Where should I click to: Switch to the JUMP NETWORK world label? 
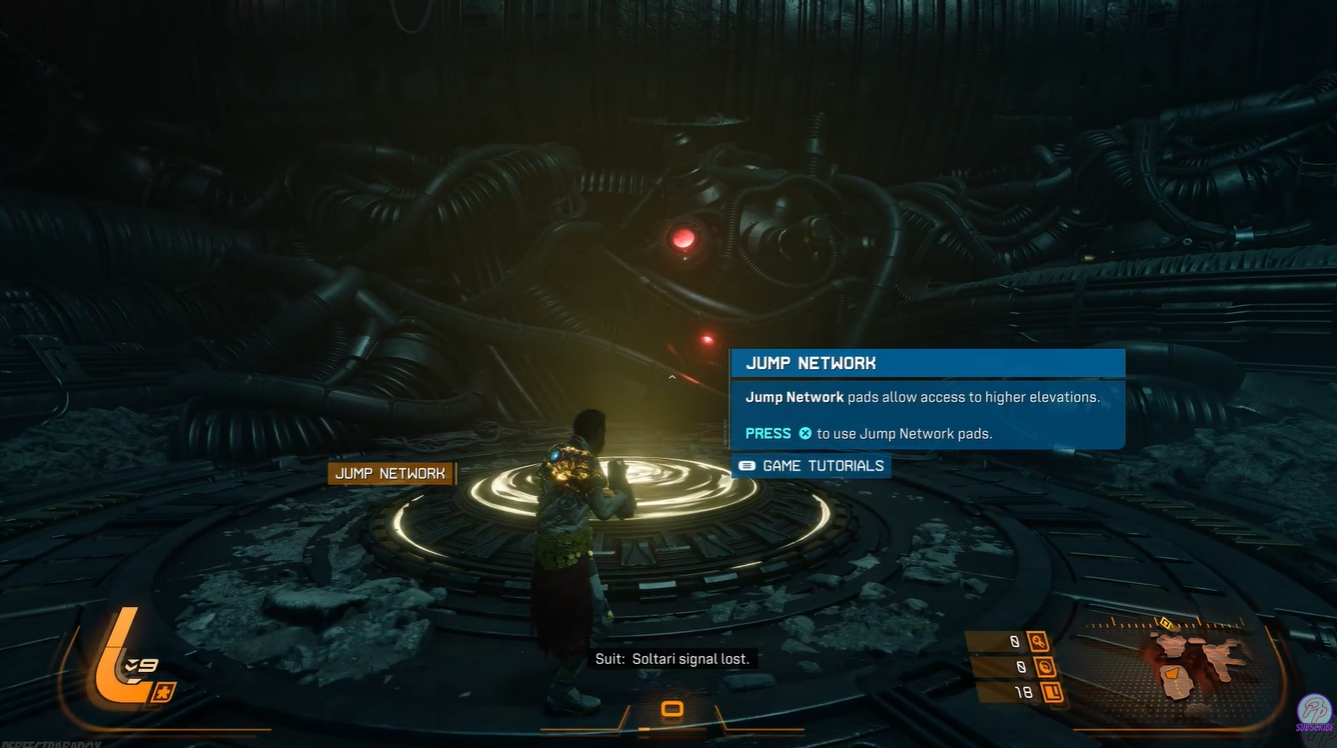coord(392,472)
